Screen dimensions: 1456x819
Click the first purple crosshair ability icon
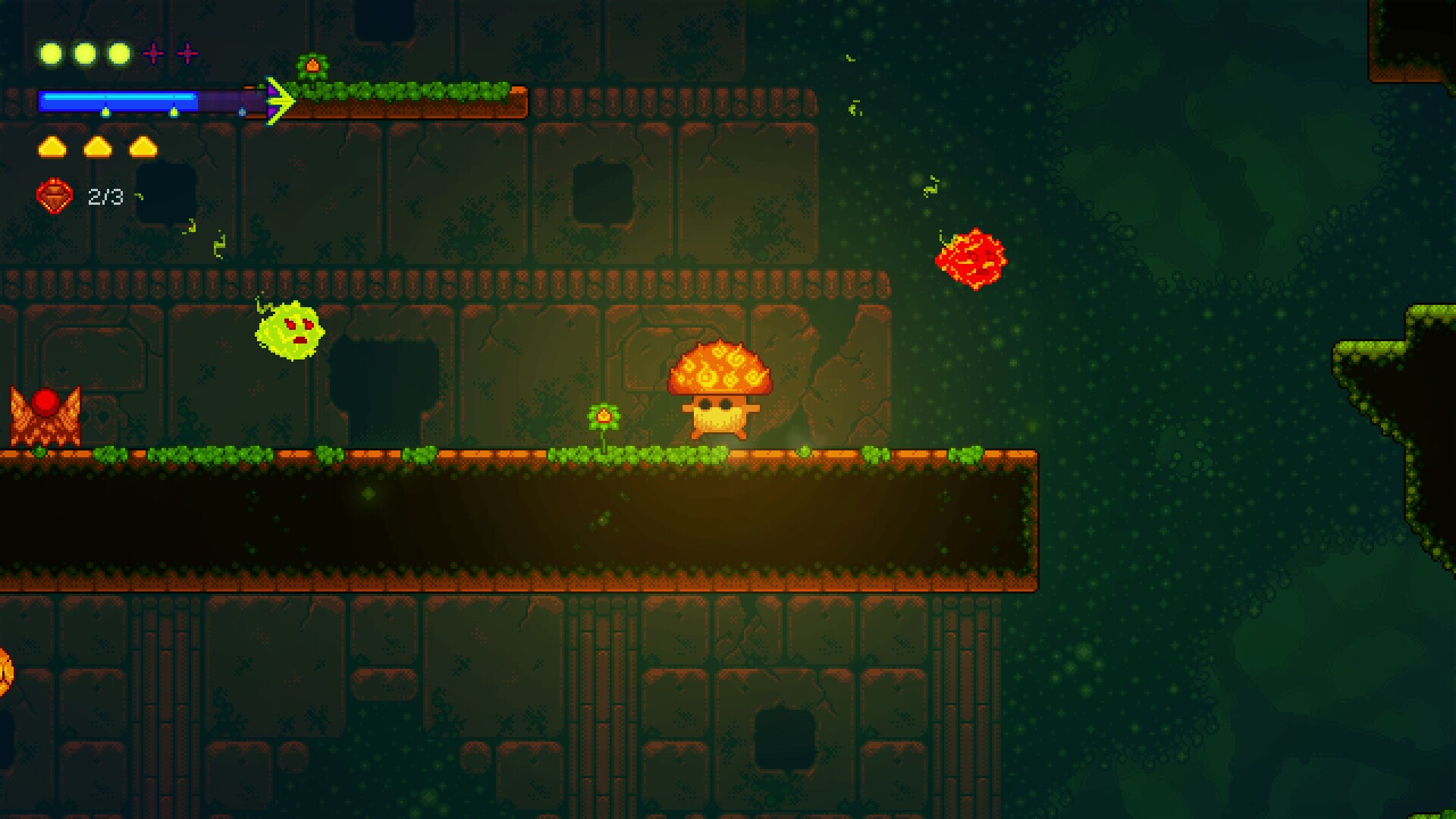[154, 53]
